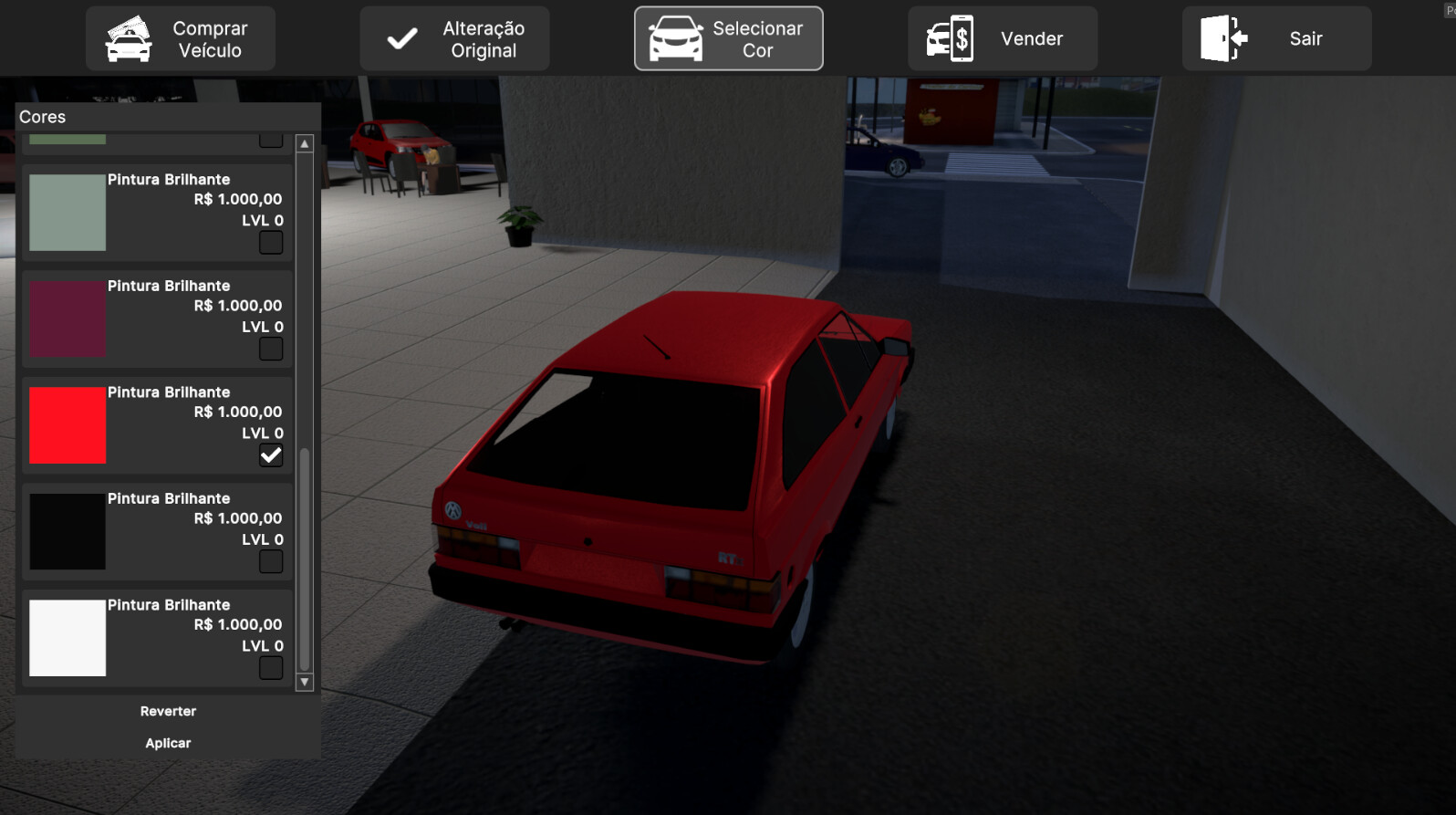Uncheck the selected red Pintura Brilhante checkbox
Viewport: 1456px width, 815px height.
coord(270,455)
